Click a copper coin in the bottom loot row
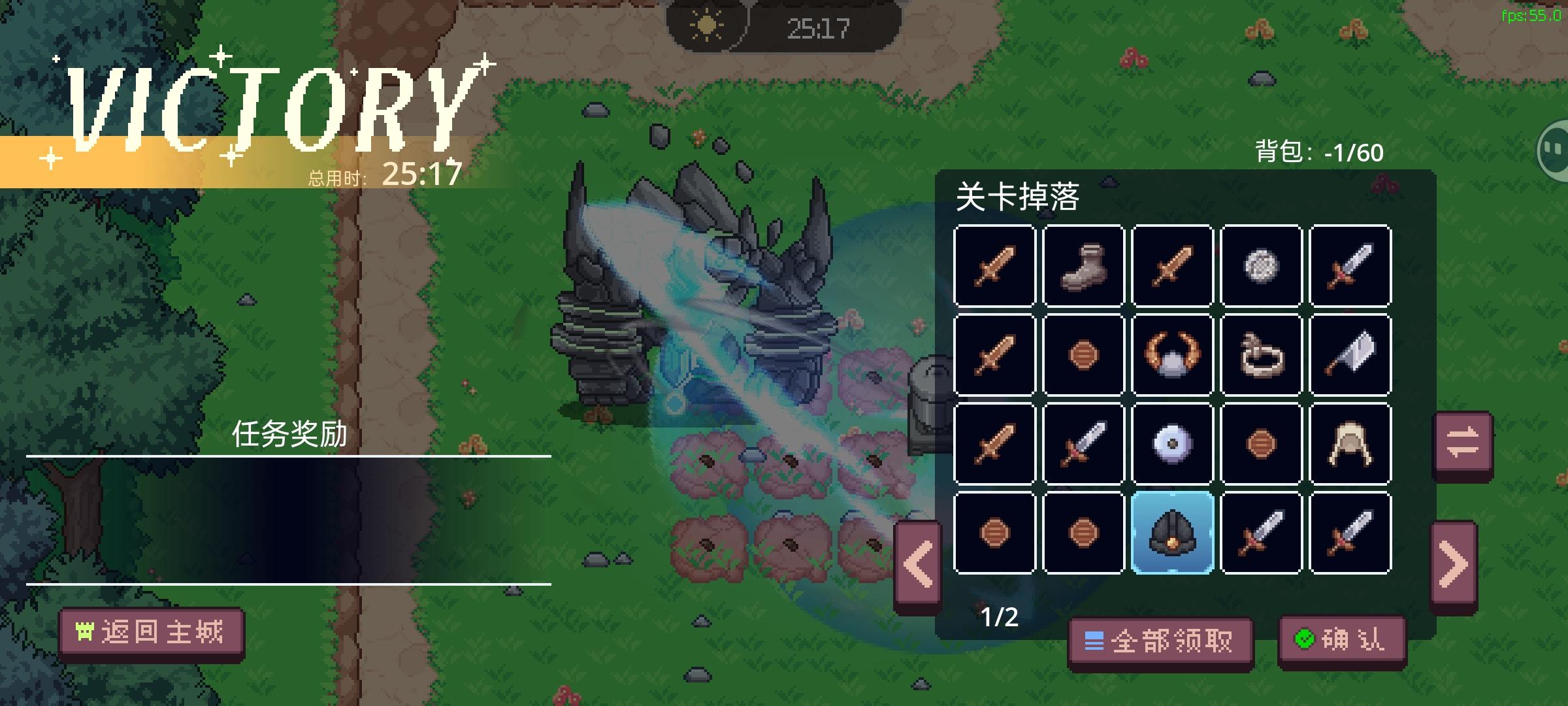 tap(995, 531)
